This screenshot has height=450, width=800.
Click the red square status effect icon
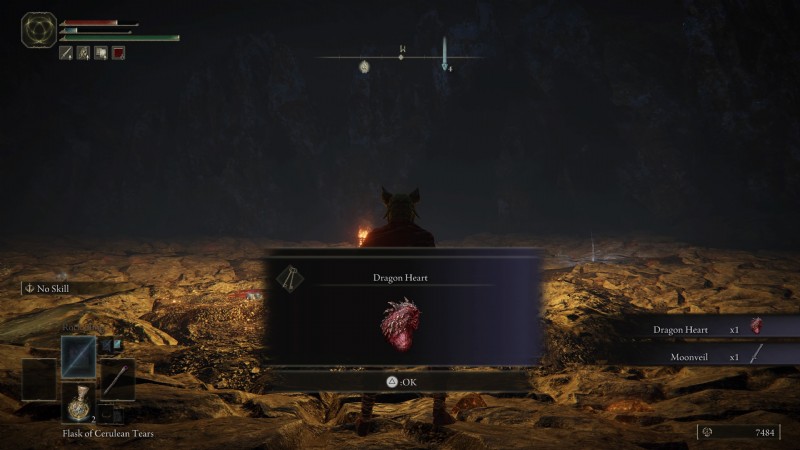pos(118,53)
